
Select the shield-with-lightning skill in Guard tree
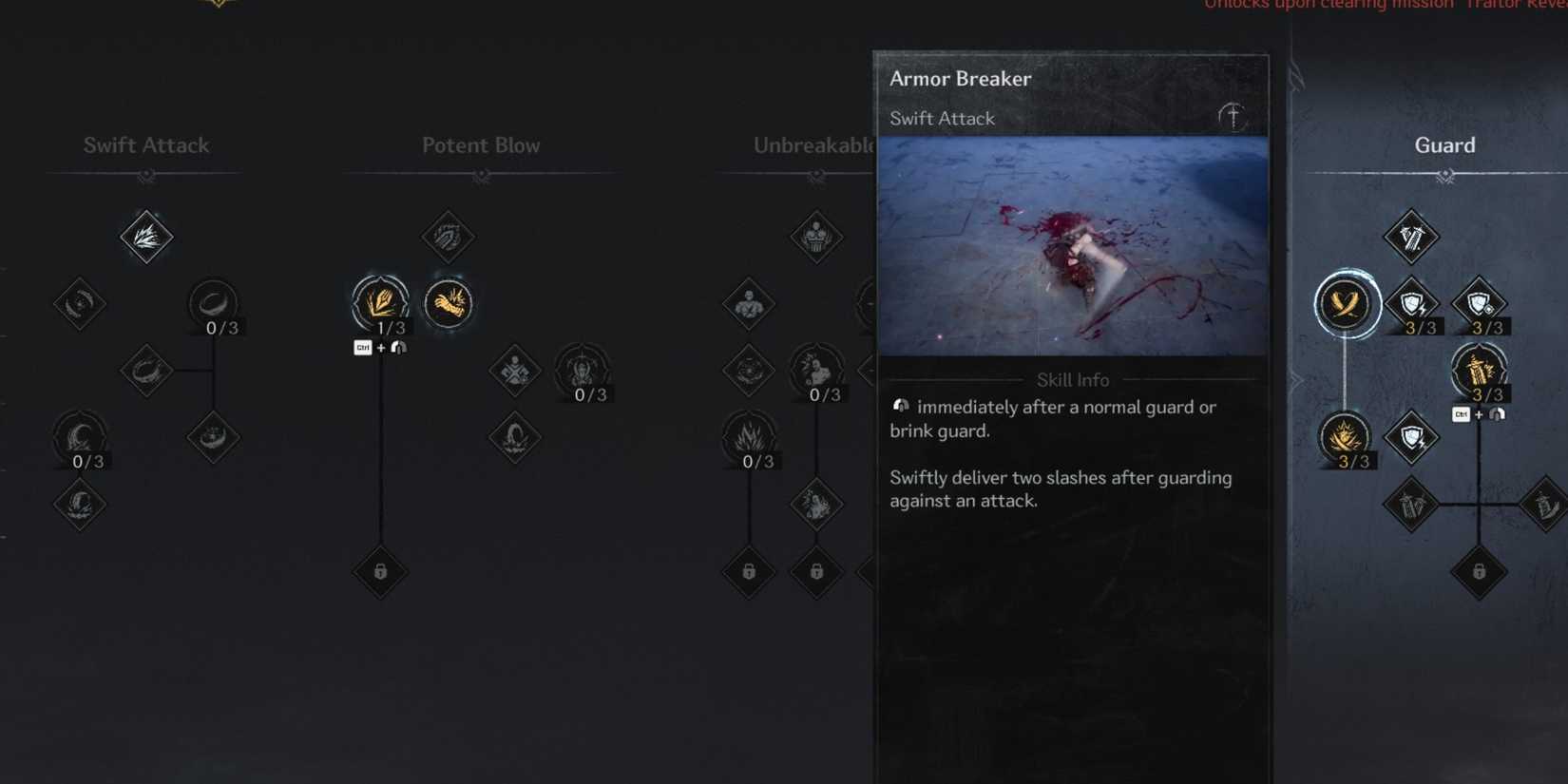pyautogui.click(x=1412, y=304)
